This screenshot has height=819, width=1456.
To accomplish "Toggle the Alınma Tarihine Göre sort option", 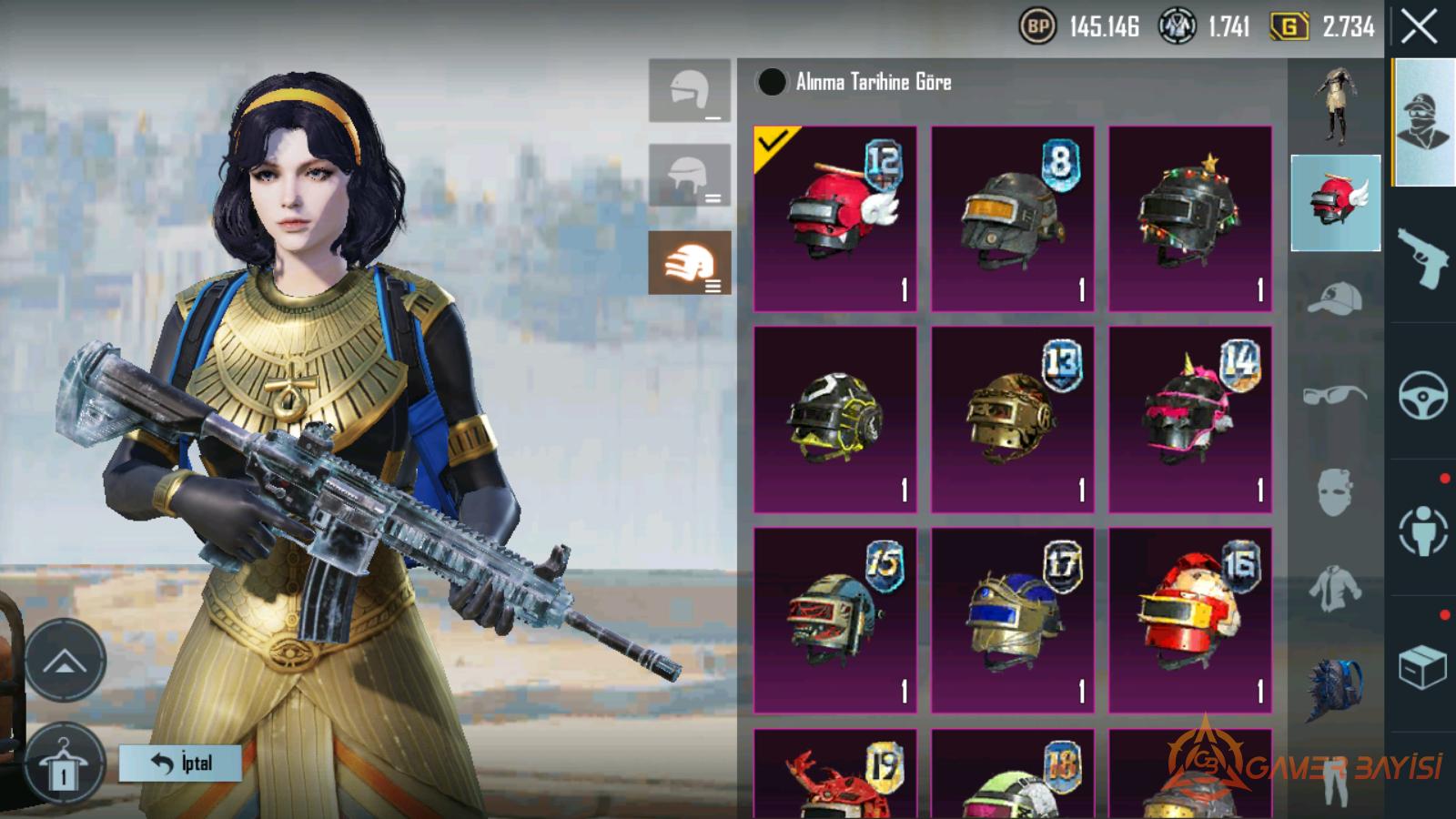I will point(772,82).
